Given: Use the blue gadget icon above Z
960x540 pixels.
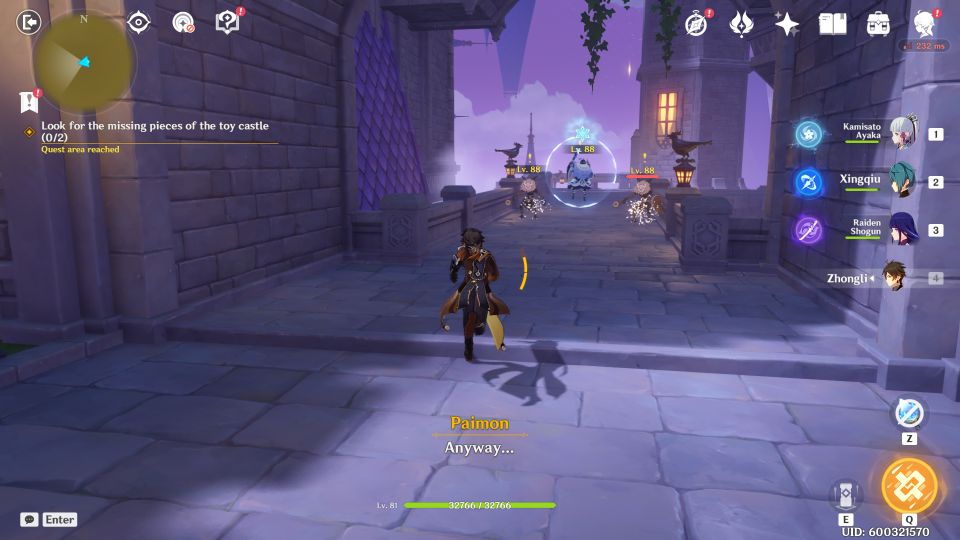Looking at the screenshot, I should [909, 413].
